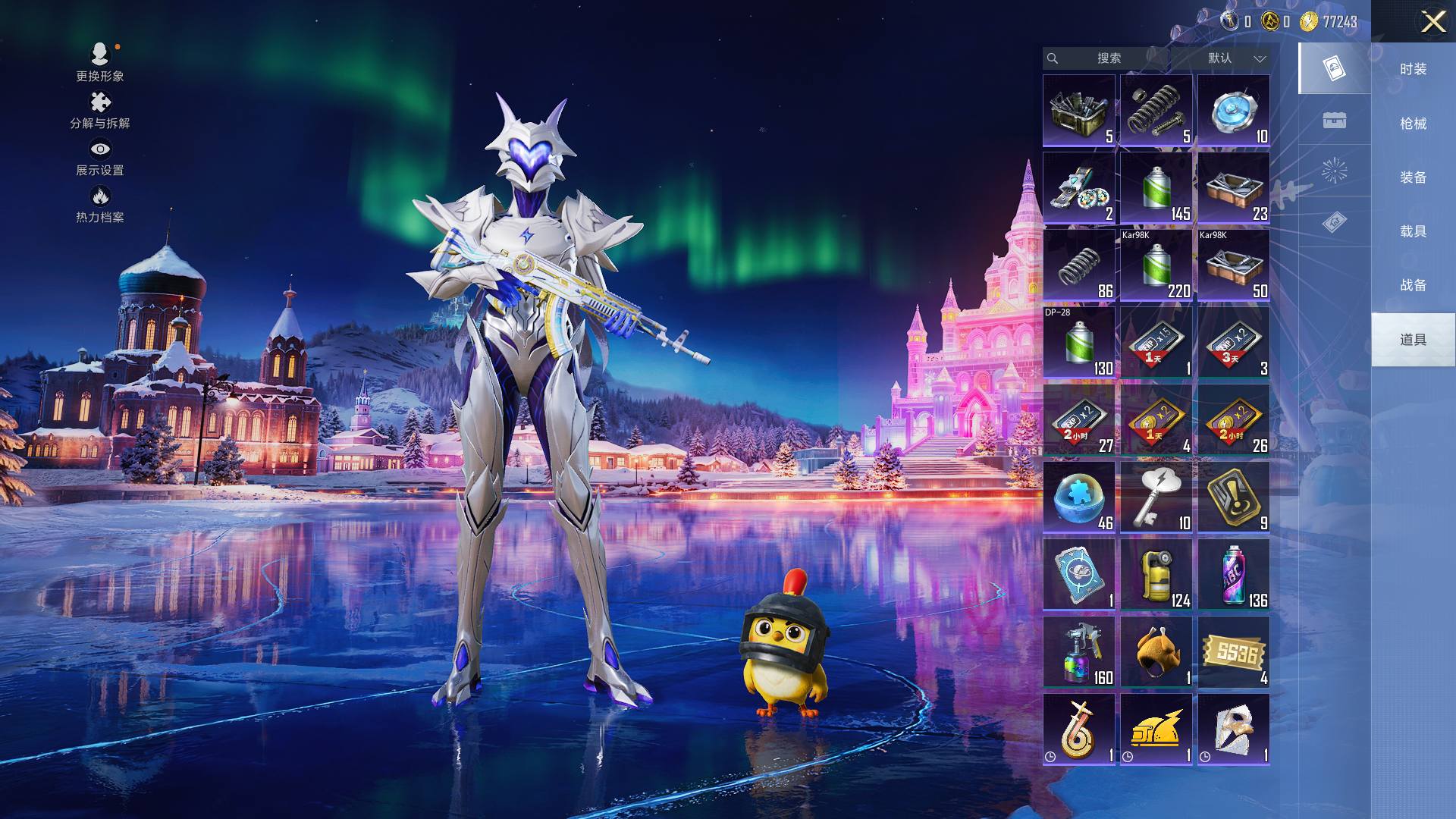Viewport: 1456px width, 819px height.
Task: Pick the blue puzzle piece orb
Action: tap(1078, 497)
